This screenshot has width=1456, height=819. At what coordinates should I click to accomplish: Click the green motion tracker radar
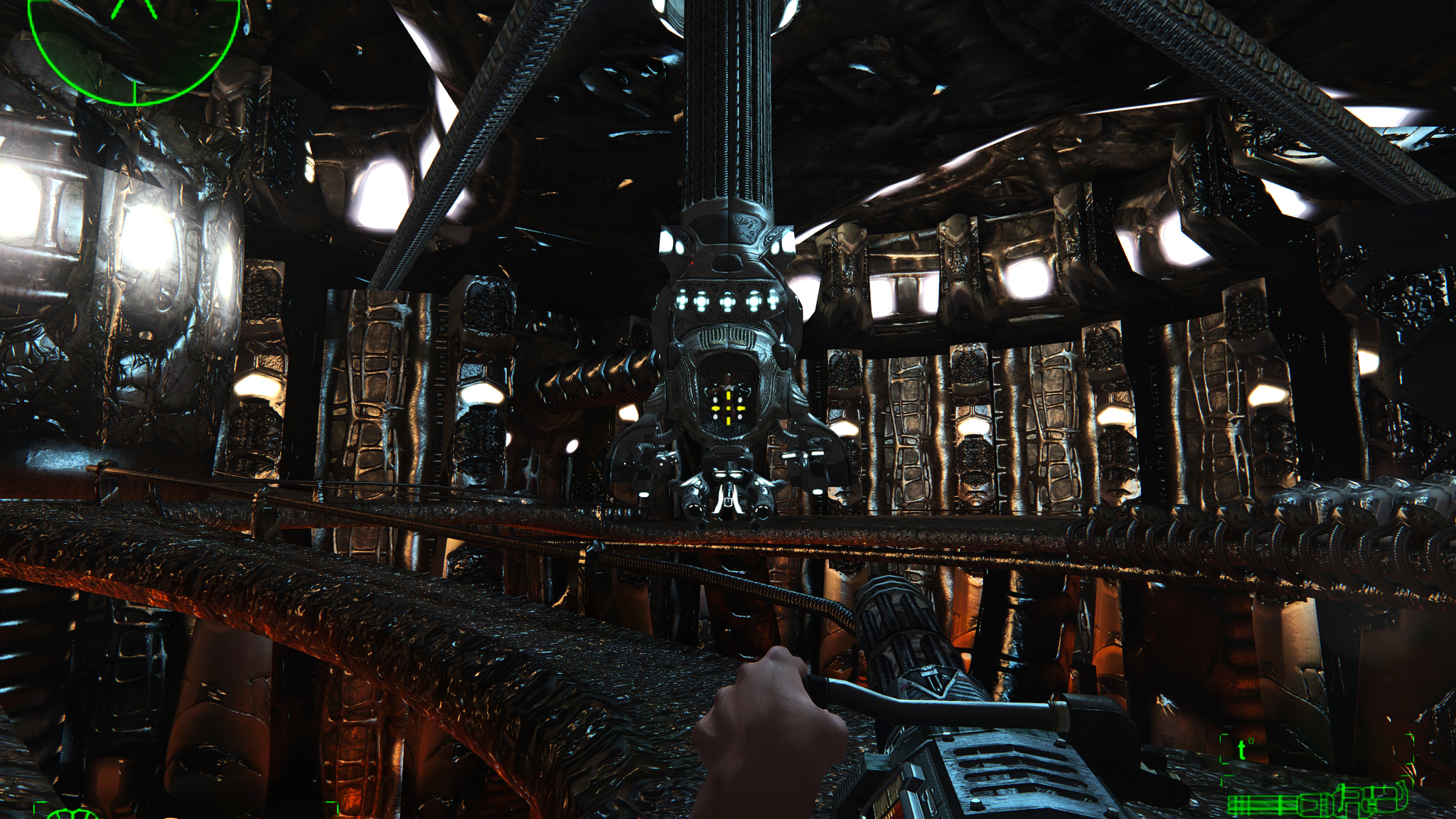(133, 44)
